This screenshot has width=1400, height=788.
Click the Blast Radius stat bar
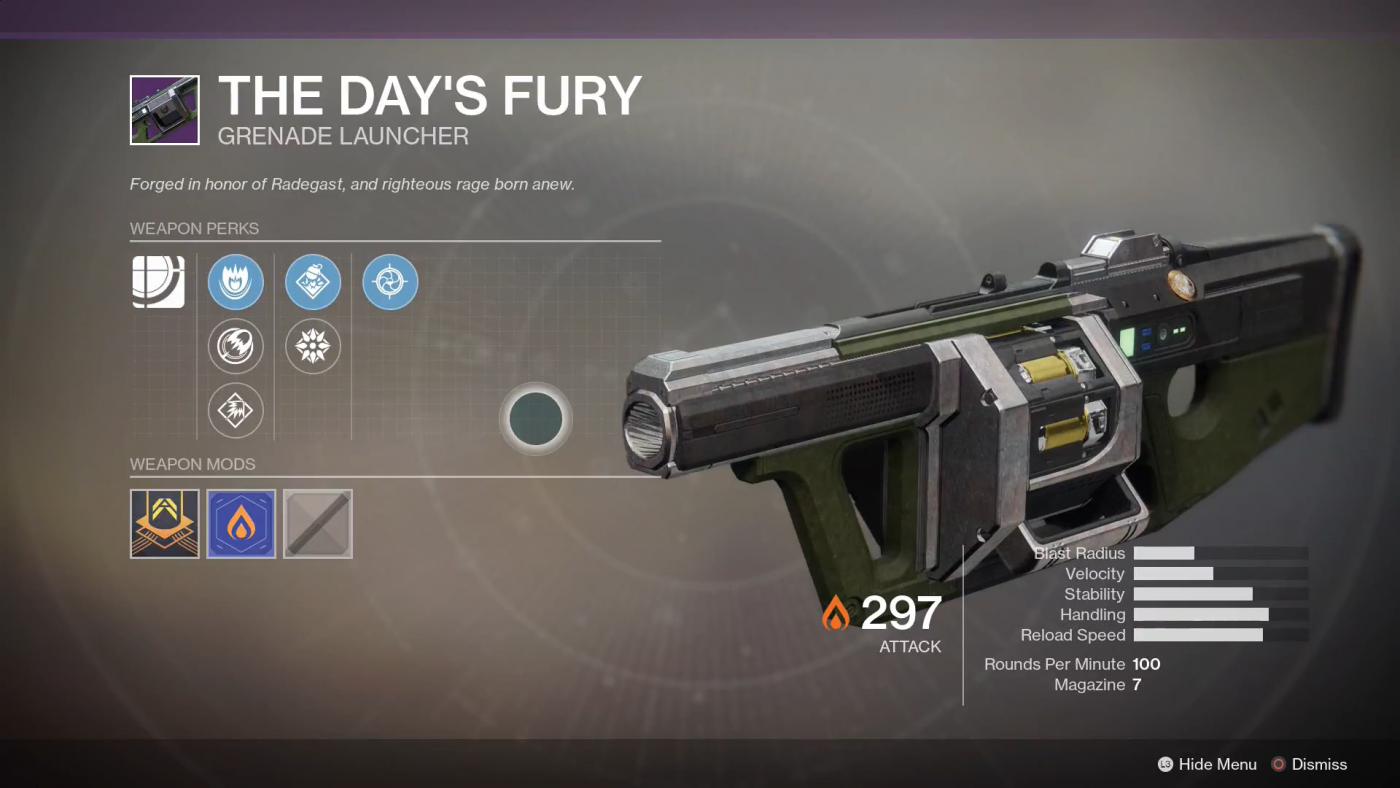1221,553
